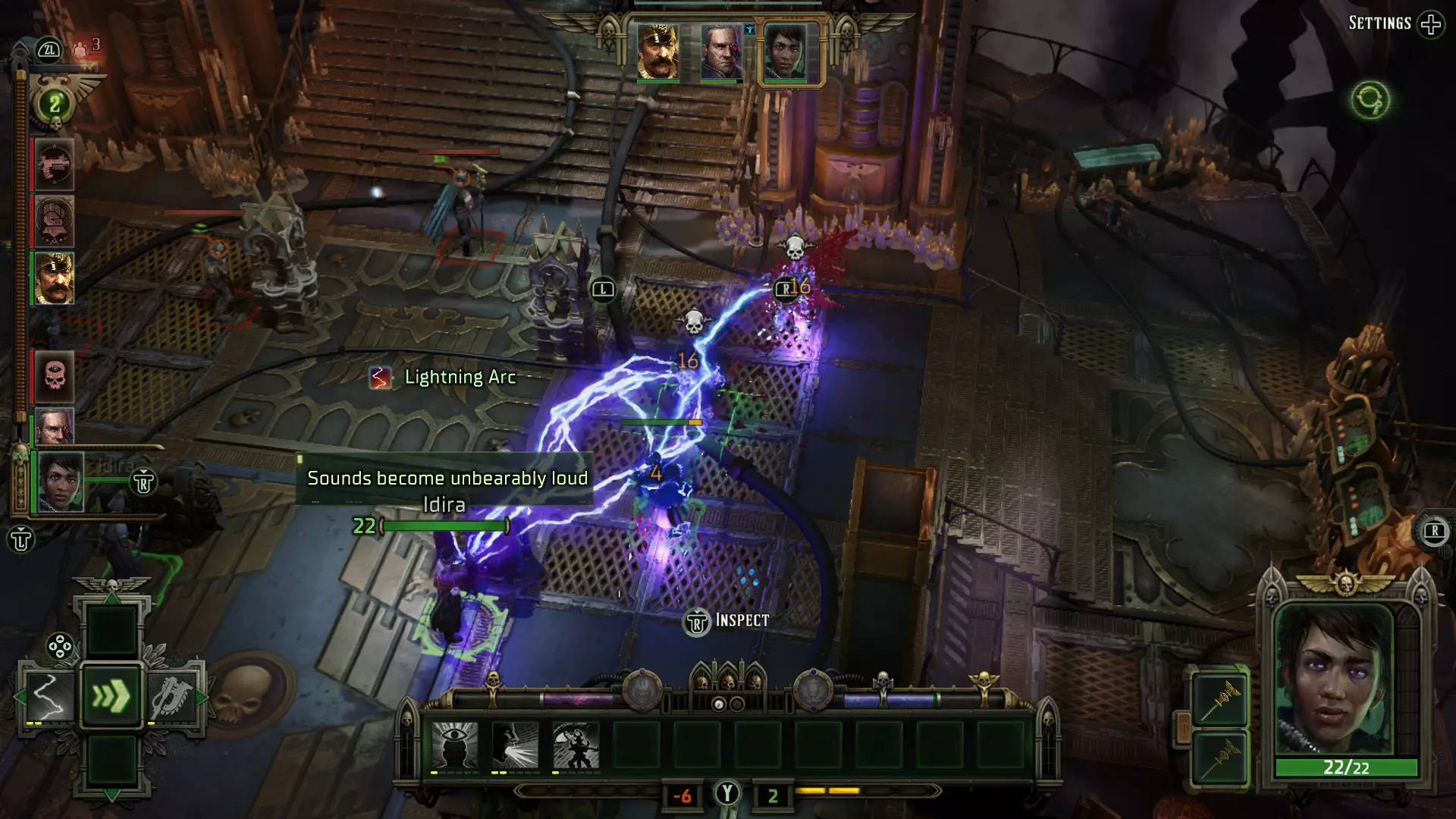The width and height of the screenshot is (1456, 819).
Task: Choose the chainsaw weapon attack ability
Action: click(174, 695)
